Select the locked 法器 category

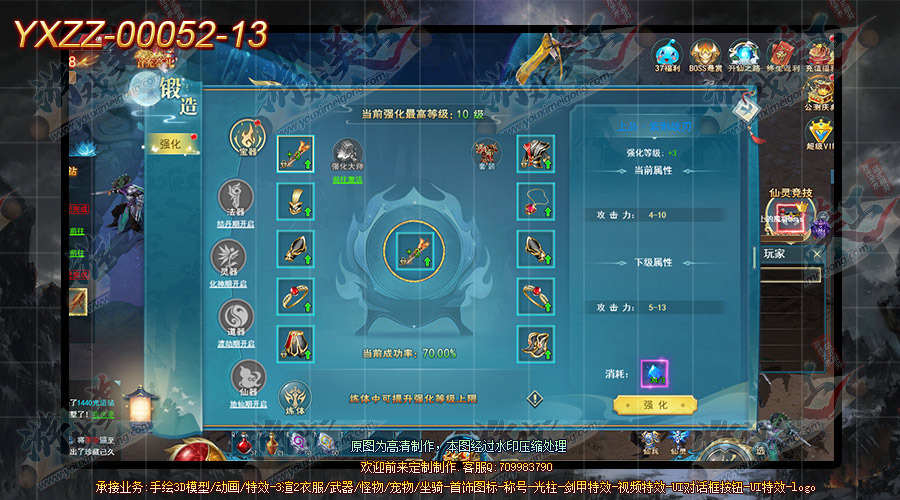point(236,195)
